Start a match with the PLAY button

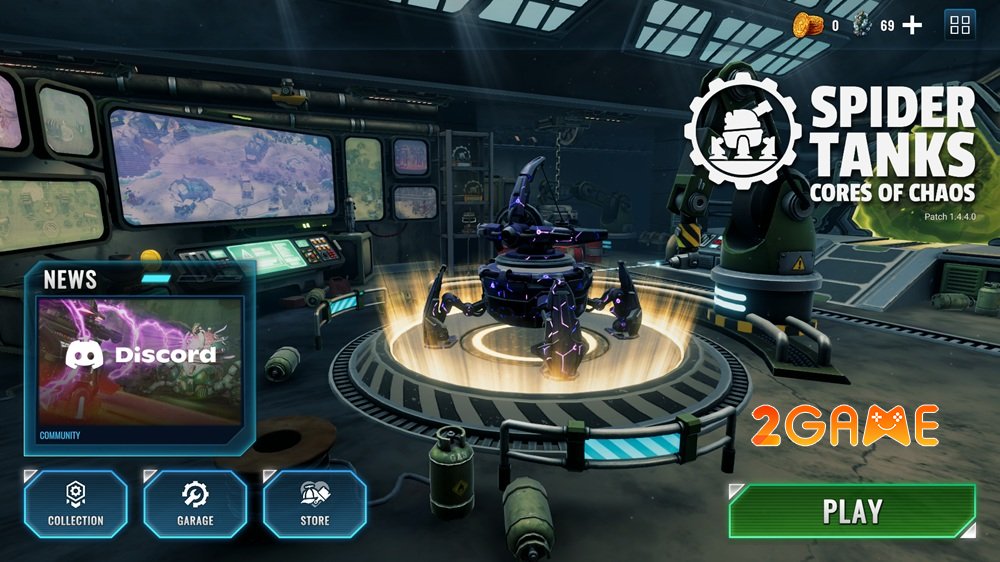click(x=852, y=511)
